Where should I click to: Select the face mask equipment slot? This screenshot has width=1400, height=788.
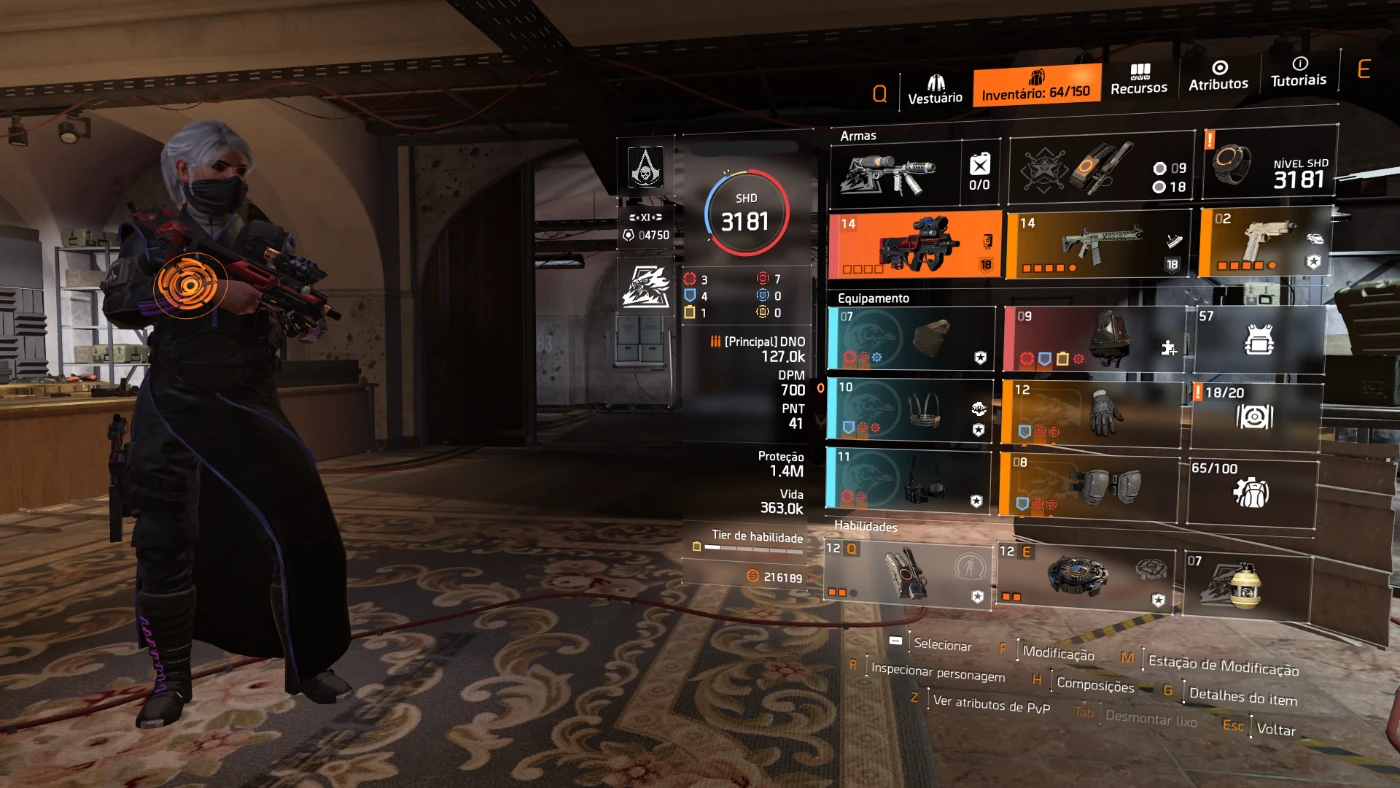point(911,339)
